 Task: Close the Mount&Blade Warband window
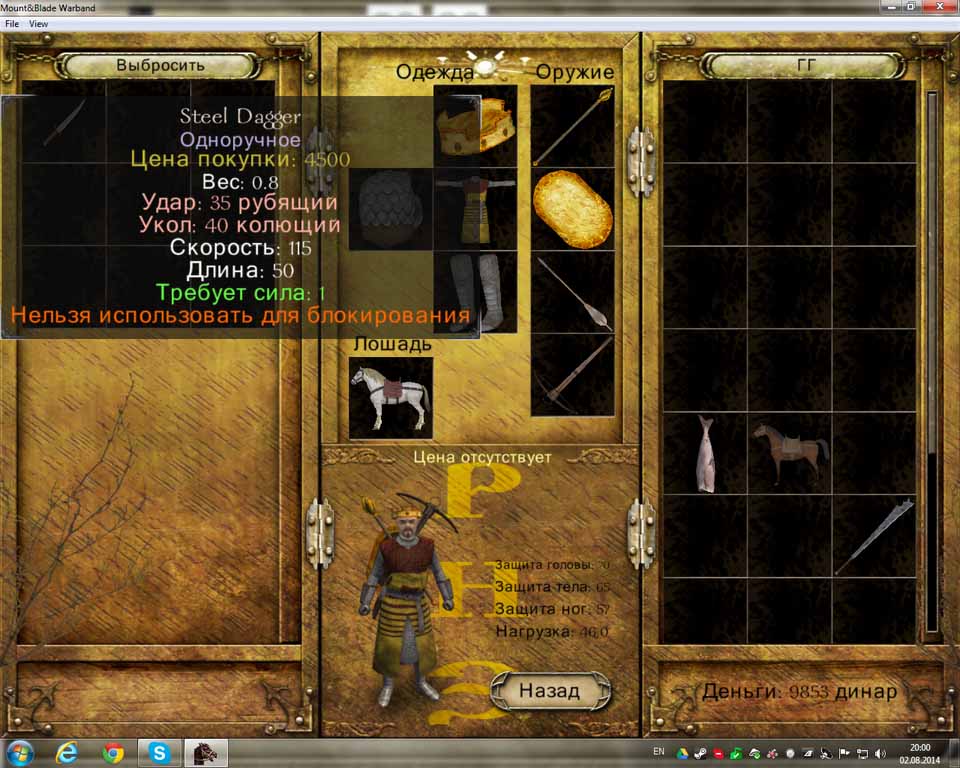click(x=937, y=7)
